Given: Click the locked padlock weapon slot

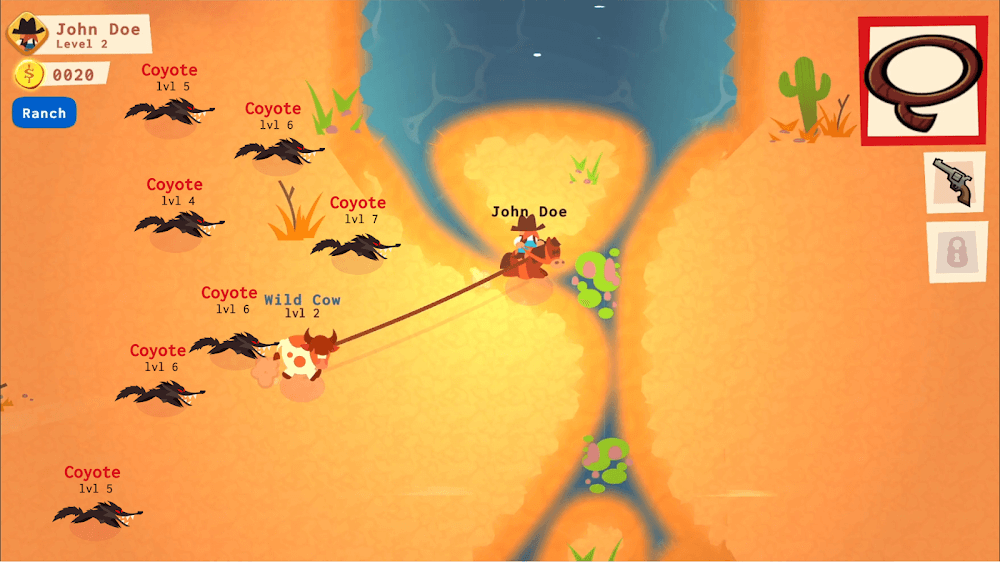Looking at the screenshot, I should coord(956,252).
